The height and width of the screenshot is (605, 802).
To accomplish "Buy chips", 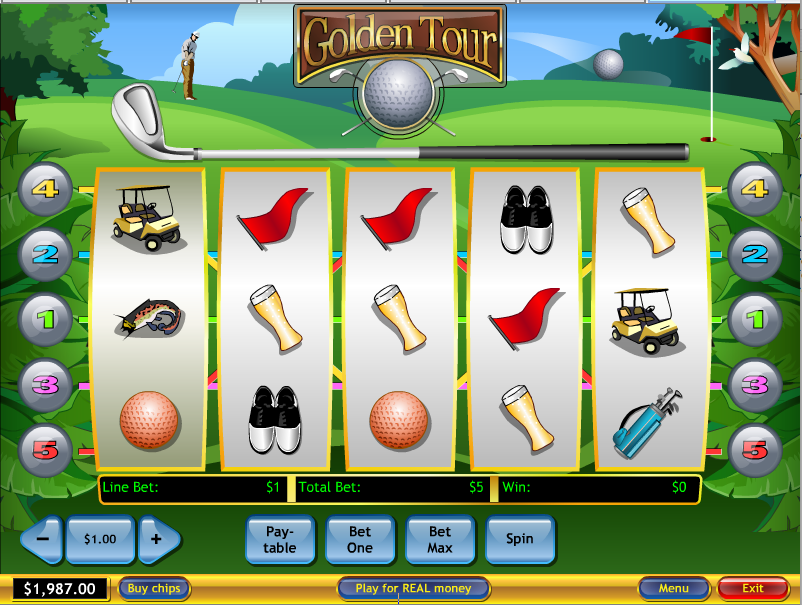I will (x=154, y=589).
